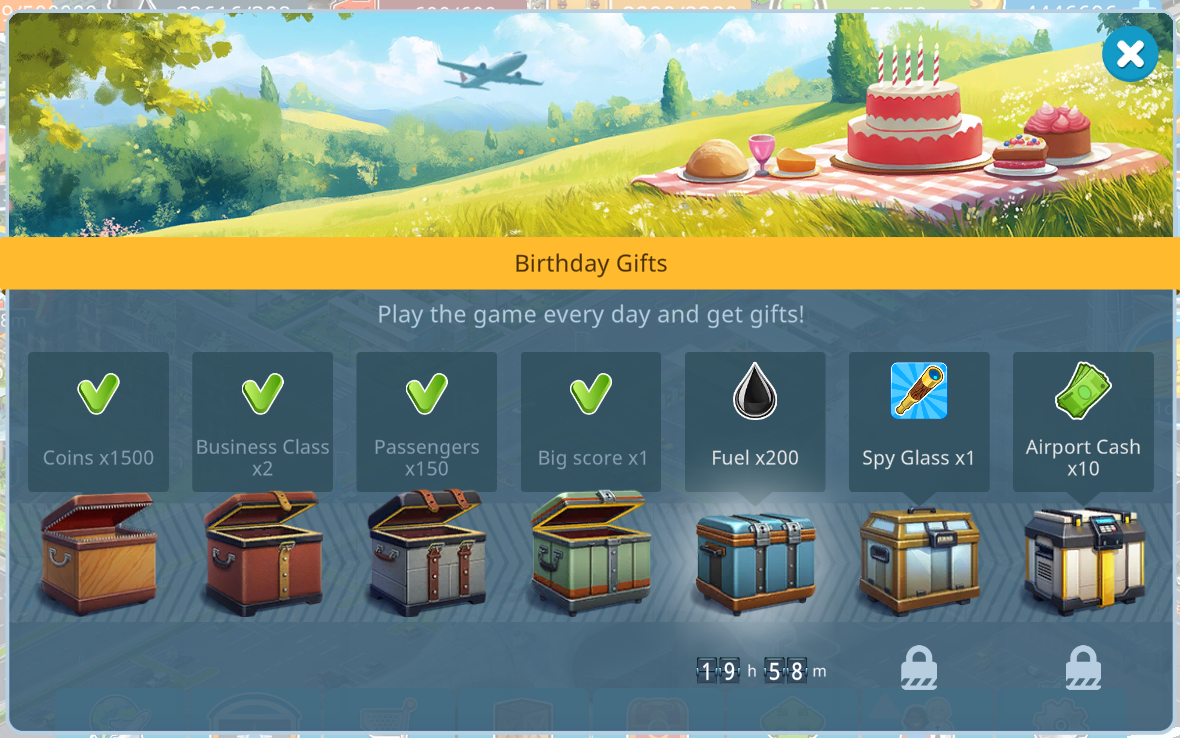Select the claimed Business Class x2 card
Viewport: 1180px width, 738px height.
tap(262, 421)
